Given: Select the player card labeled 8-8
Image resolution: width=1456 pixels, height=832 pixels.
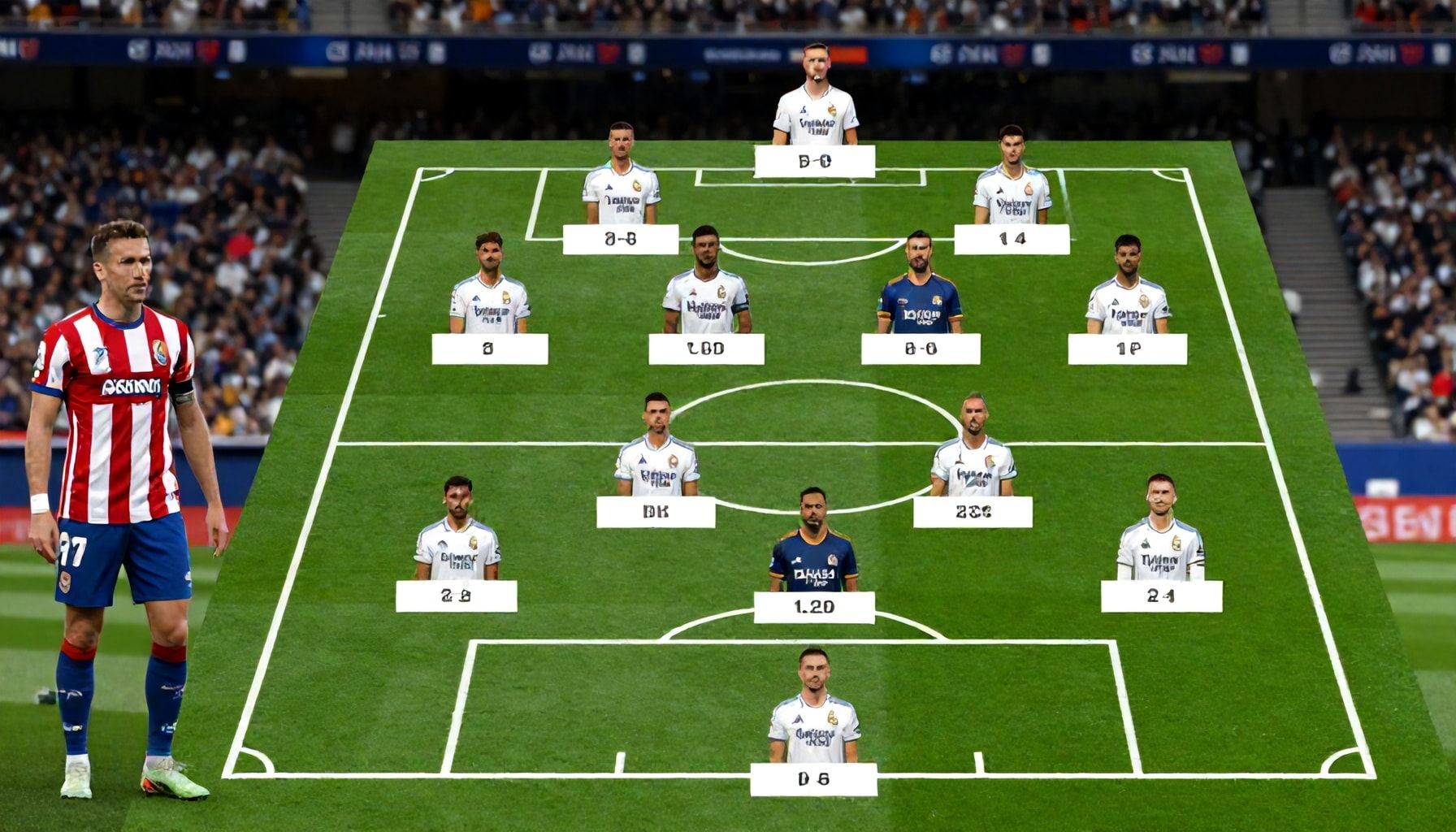Looking at the screenshot, I should tap(620, 240).
